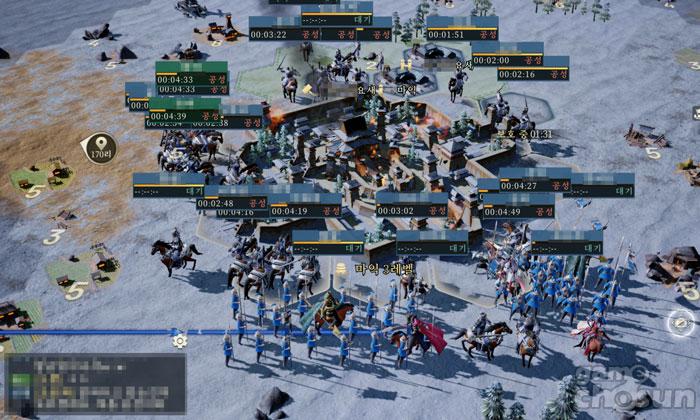Select the army tag reading 00:04:19
This screenshot has height=420, width=700.
[305, 211]
